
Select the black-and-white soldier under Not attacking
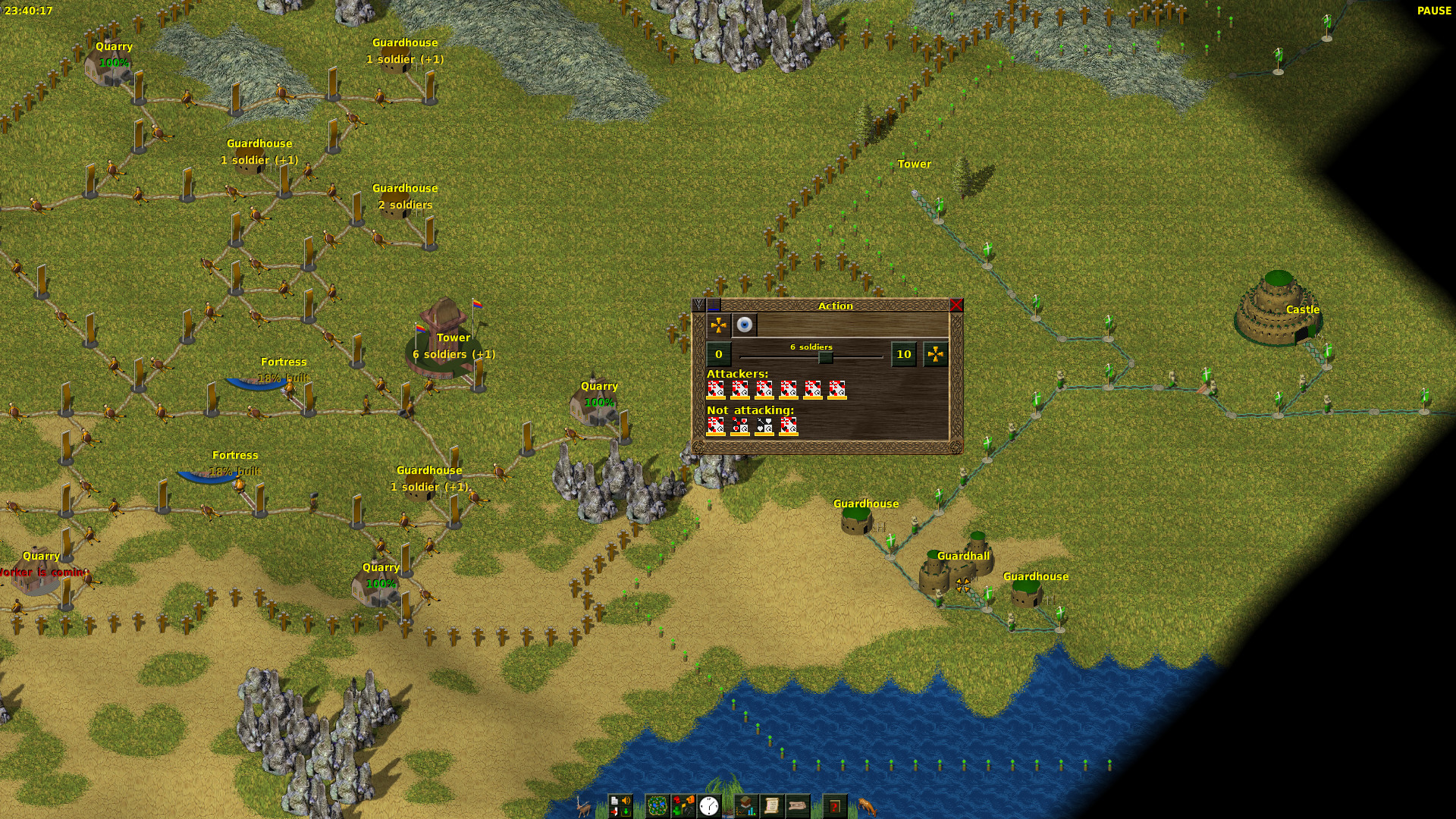coord(764,426)
